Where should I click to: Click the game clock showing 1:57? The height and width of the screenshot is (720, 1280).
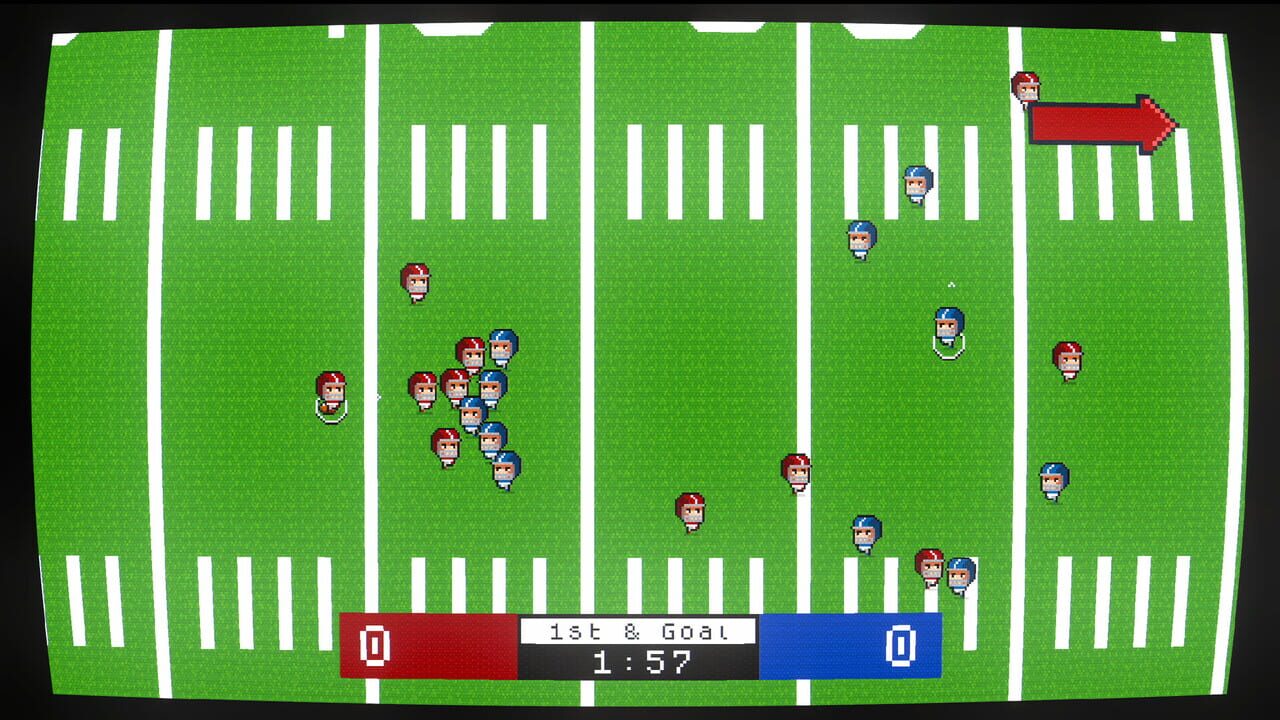point(640,663)
